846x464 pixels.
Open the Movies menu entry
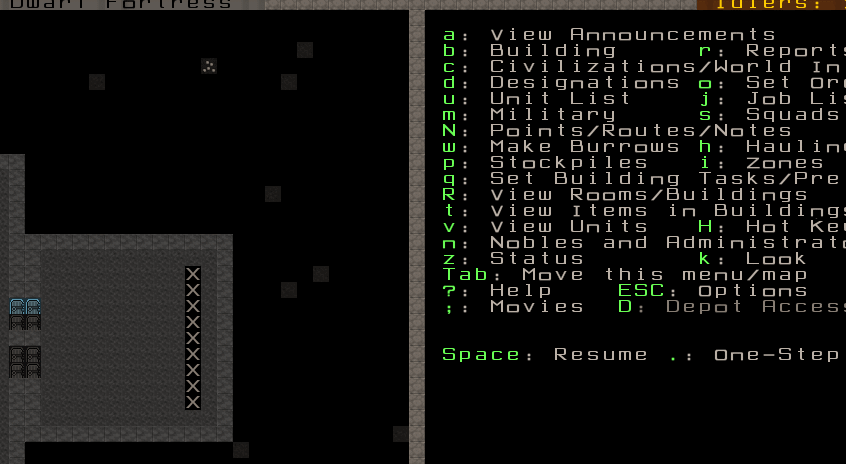pos(536,307)
